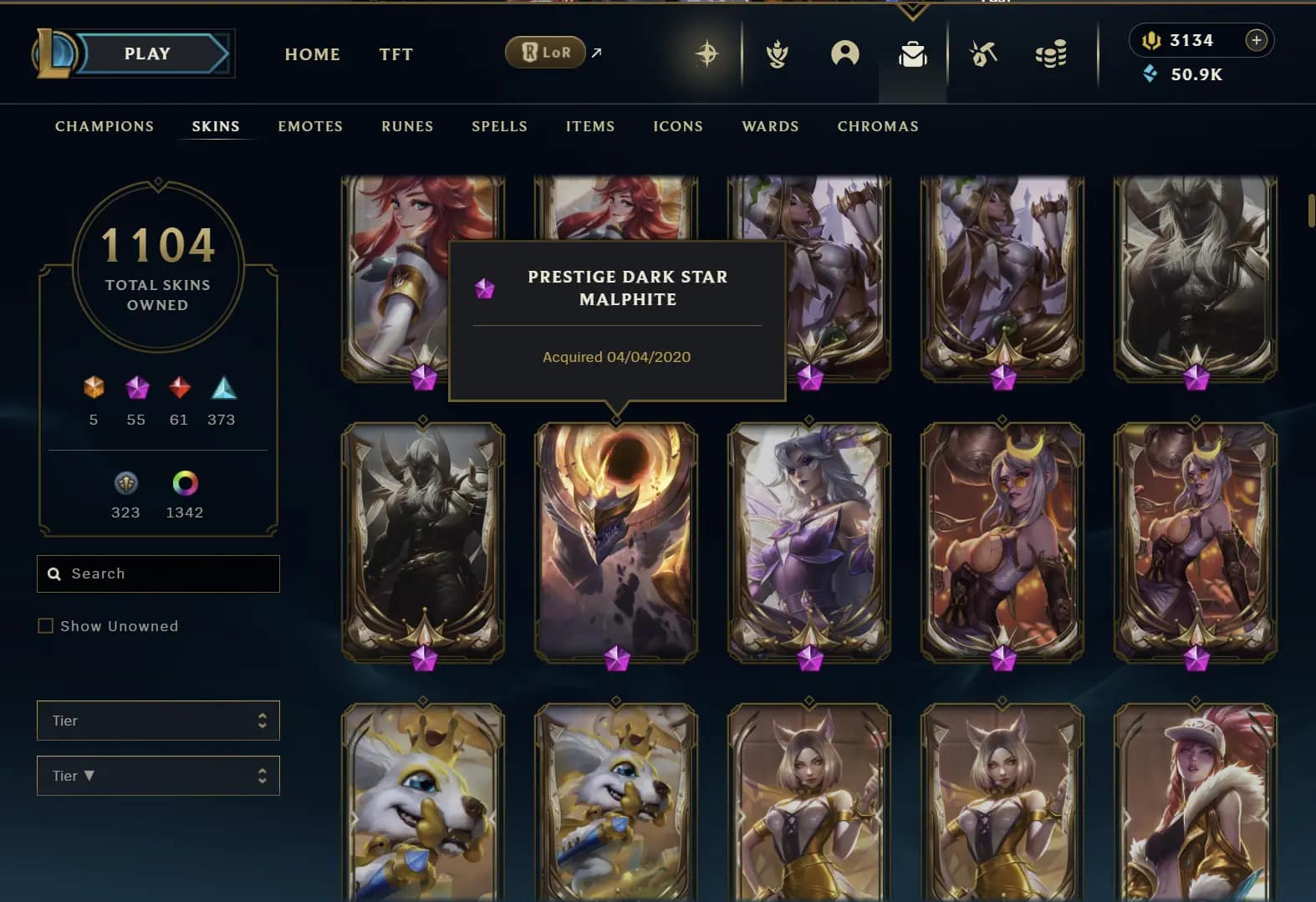Switch to the EMOTES tab

point(310,126)
